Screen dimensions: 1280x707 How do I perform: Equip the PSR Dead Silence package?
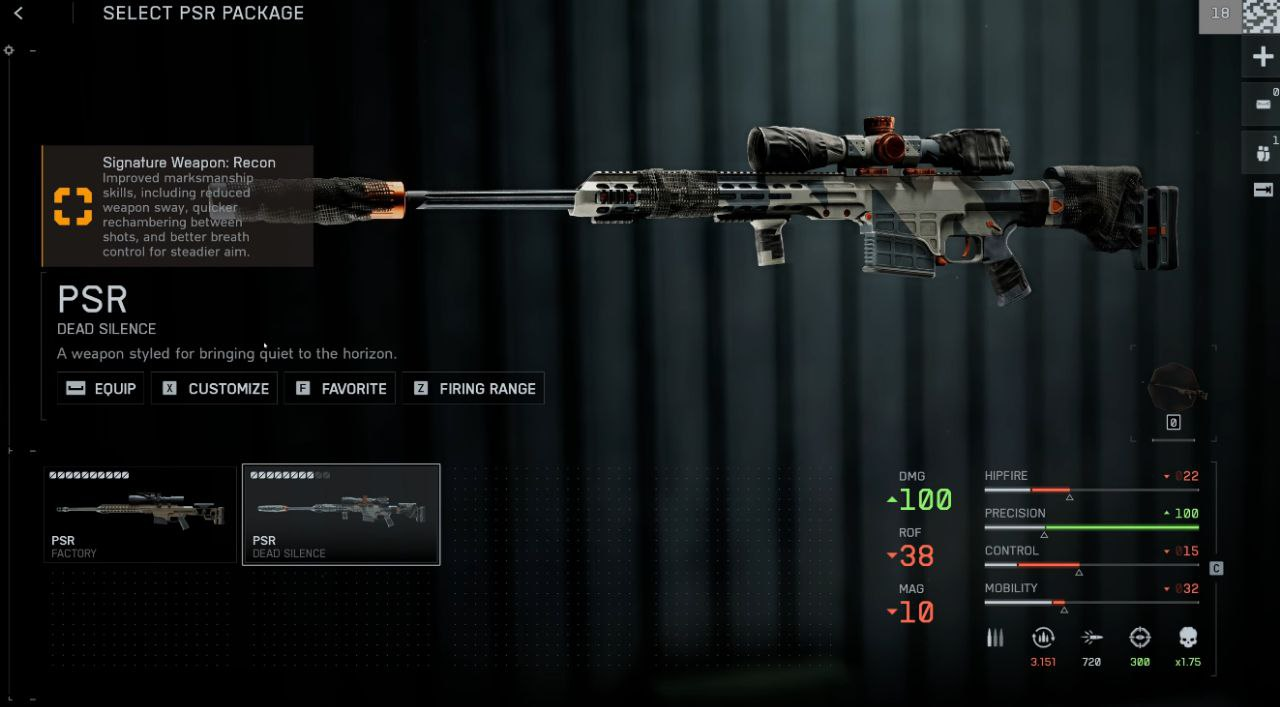(x=100, y=388)
